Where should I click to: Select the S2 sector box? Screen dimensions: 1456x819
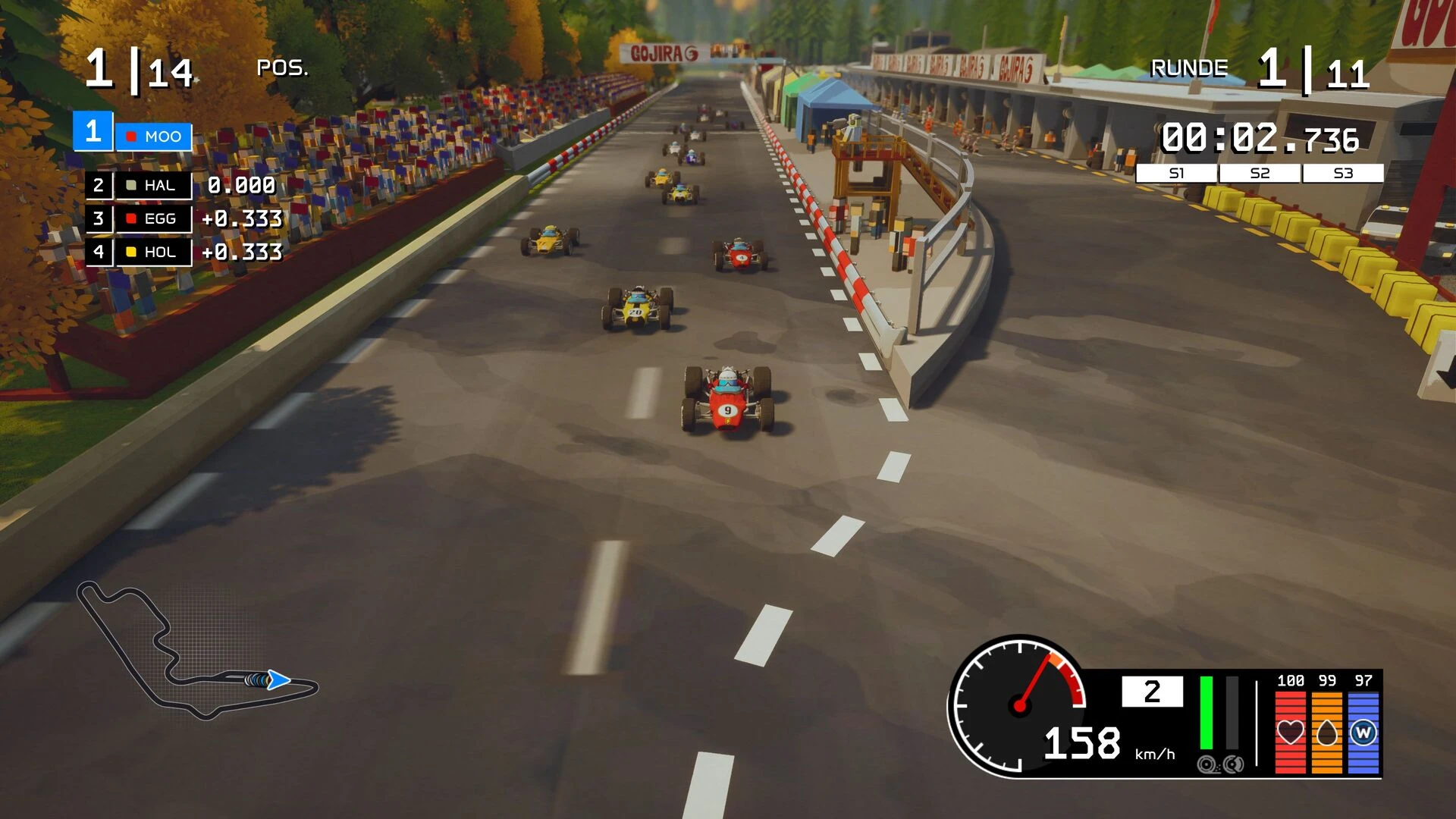click(x=1260, y=174)
